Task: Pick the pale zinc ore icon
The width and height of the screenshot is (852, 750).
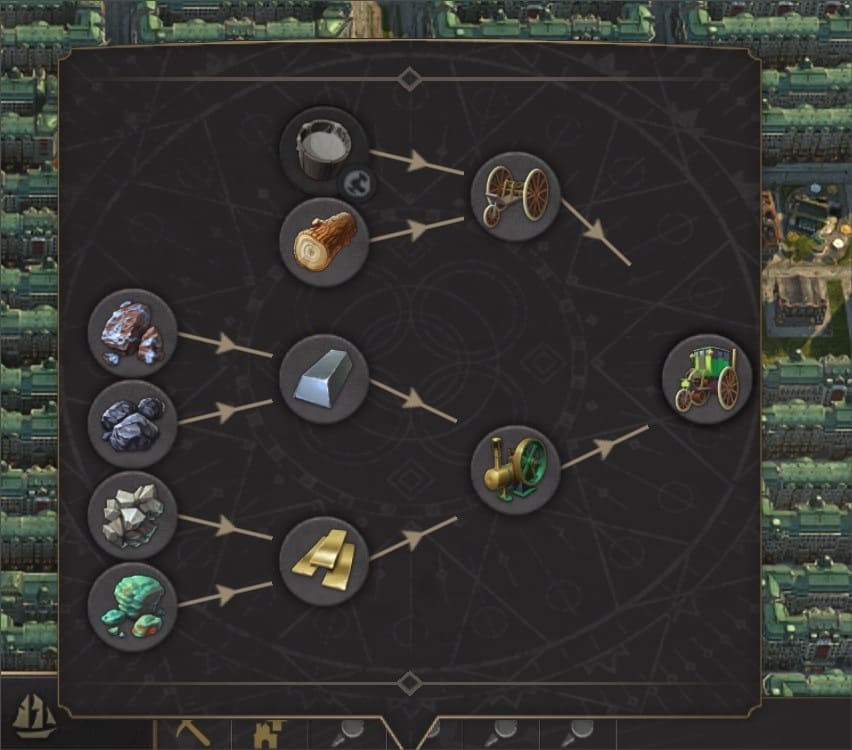Action: tap(132, 515)
